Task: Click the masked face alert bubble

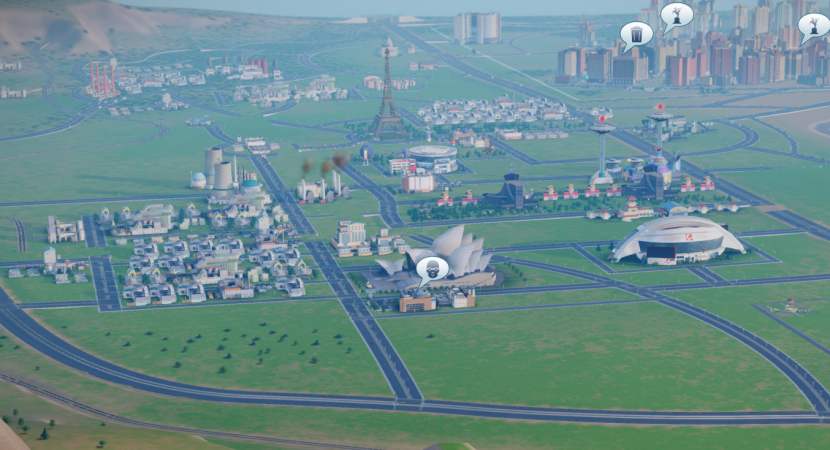Action: tap(431, 268)
